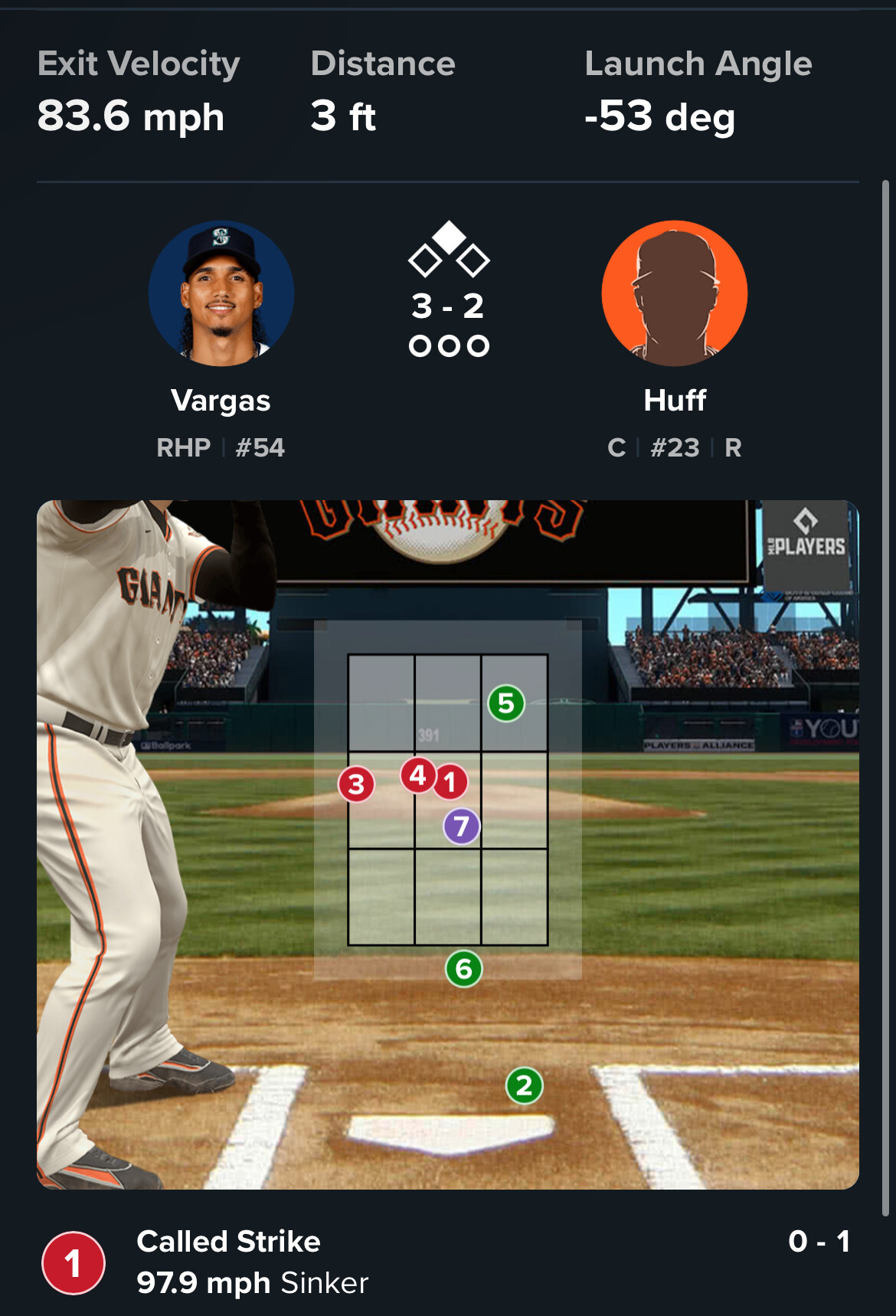Tap red pitch marker 3
Screen dimensions: 896x1316
356,784
